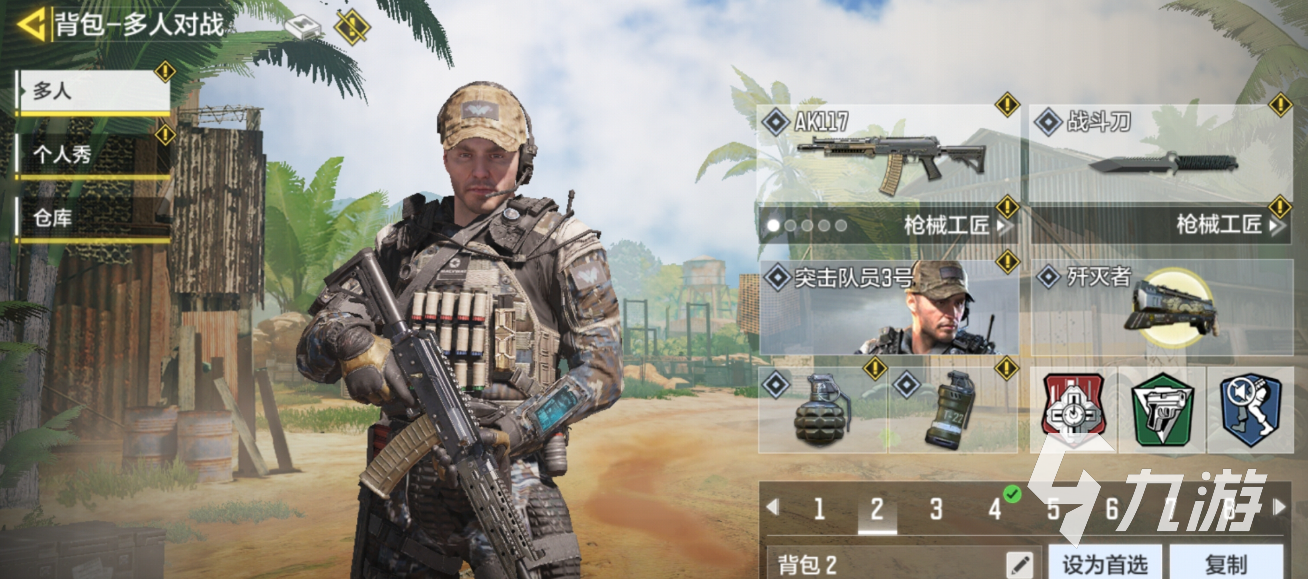Select the frag grenade slot

click(x=822, y=409)
